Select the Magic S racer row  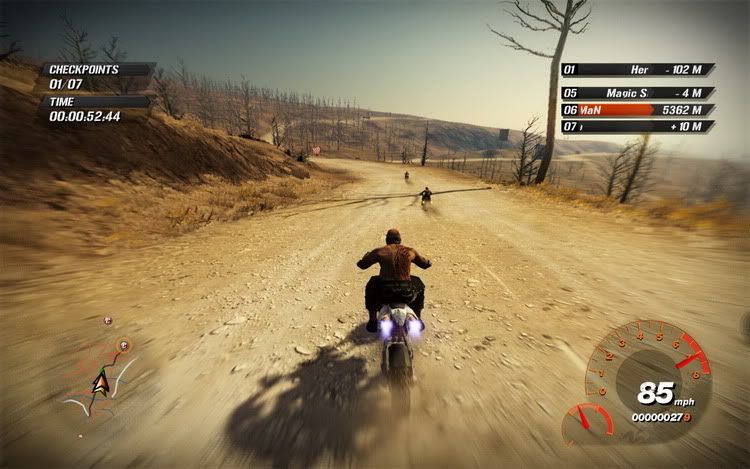tap(637, 92)
